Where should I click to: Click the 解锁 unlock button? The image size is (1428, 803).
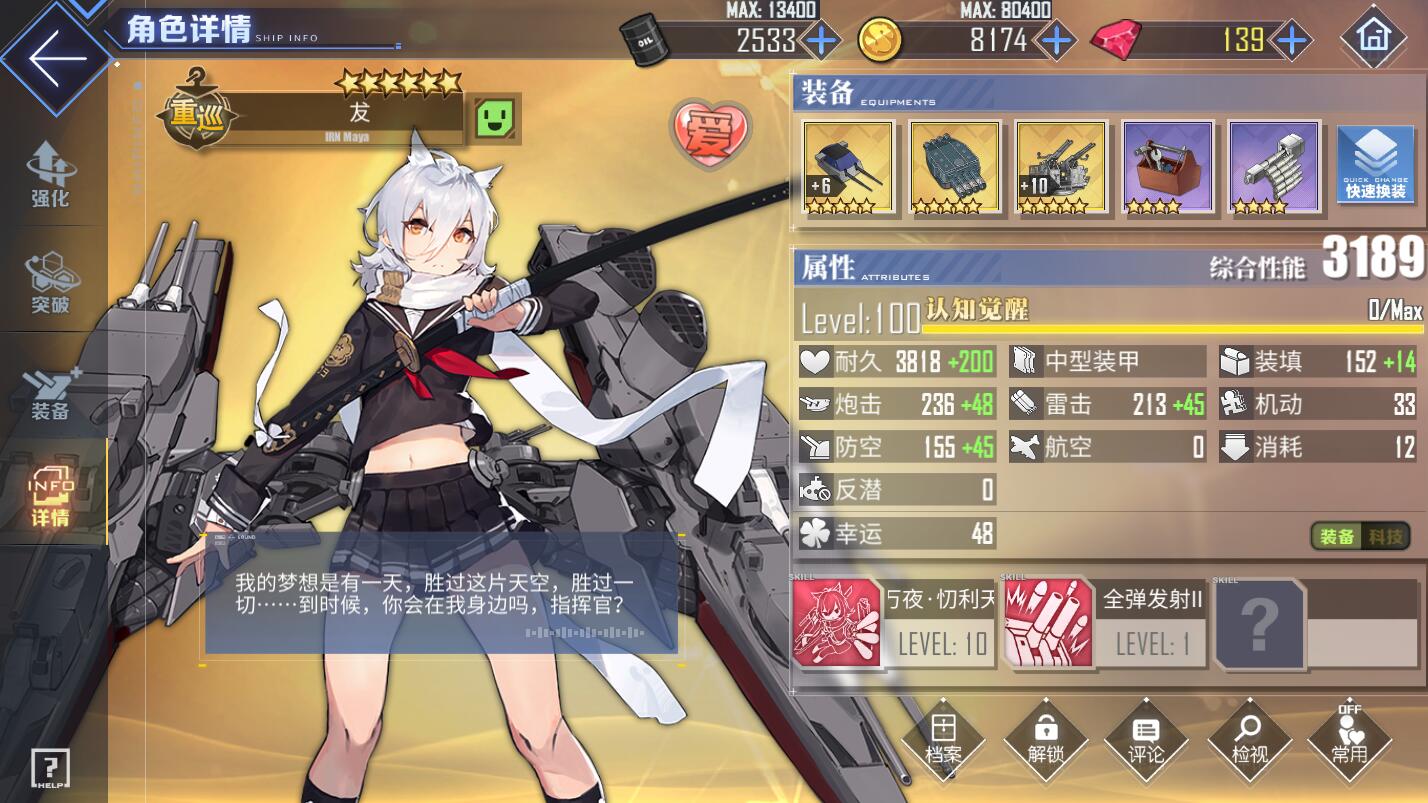tap(1045, 740)
